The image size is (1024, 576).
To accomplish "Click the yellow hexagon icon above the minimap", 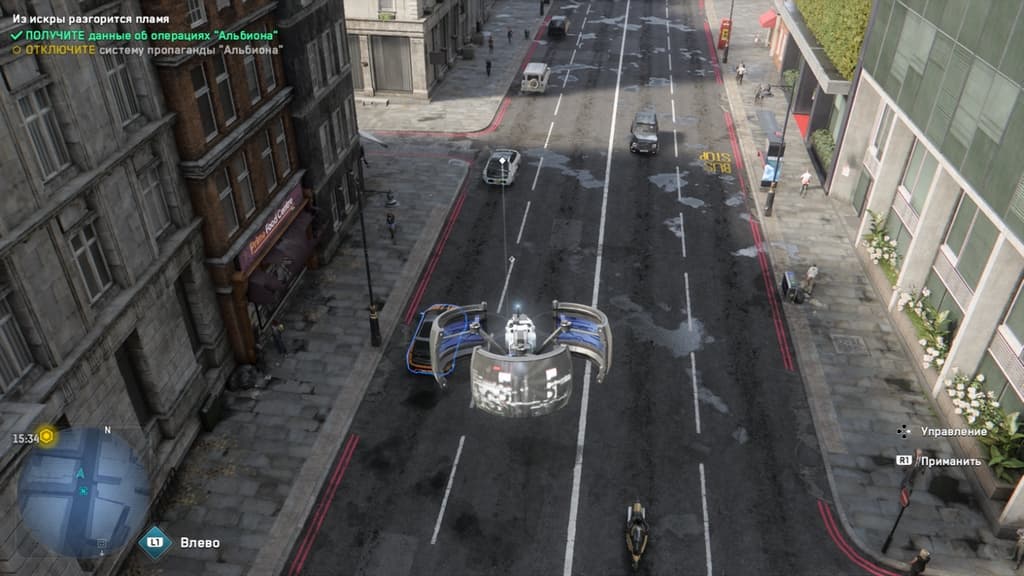I will point(47,437).
